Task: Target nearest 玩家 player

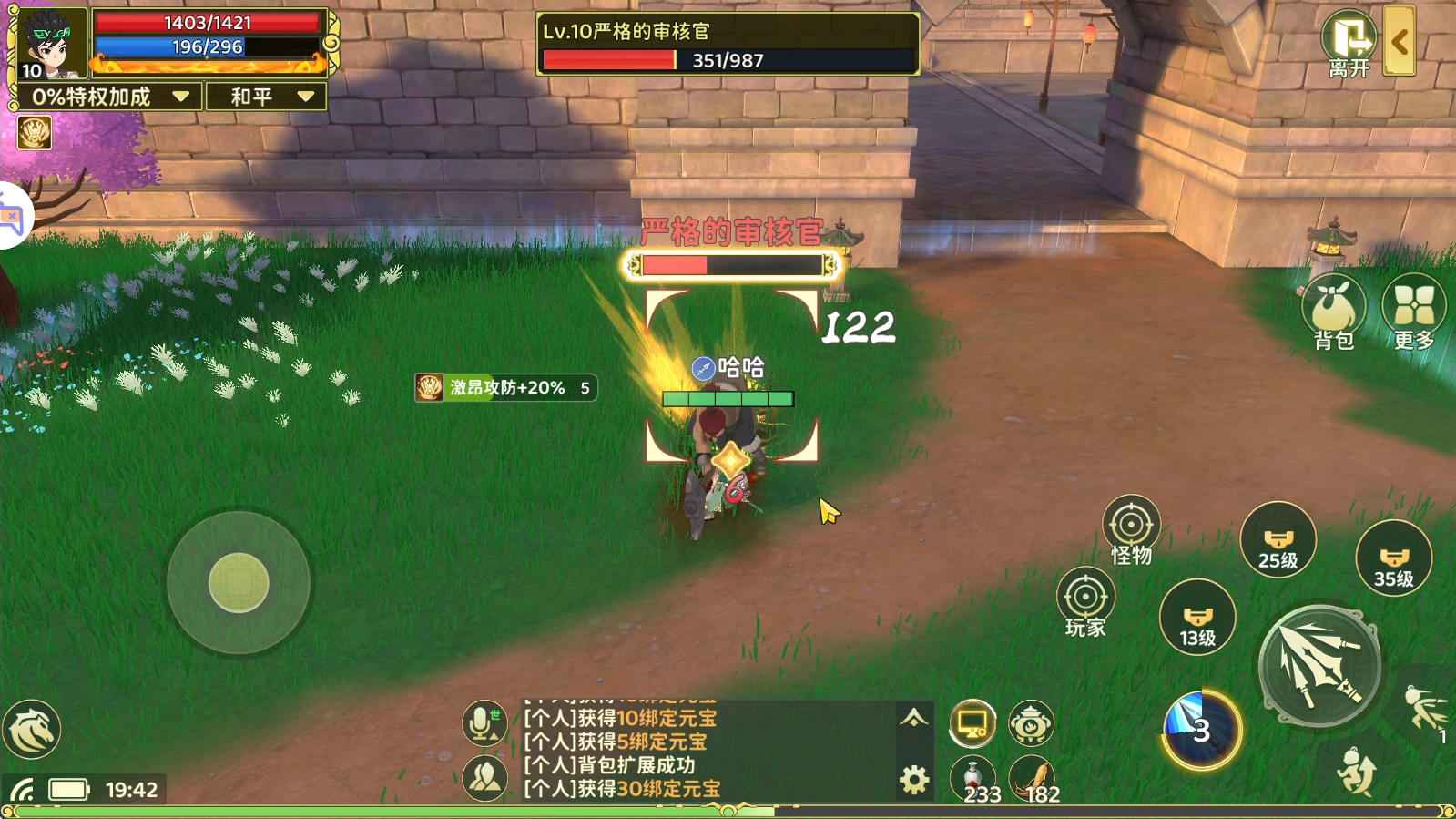Action: coord(1085,602)
